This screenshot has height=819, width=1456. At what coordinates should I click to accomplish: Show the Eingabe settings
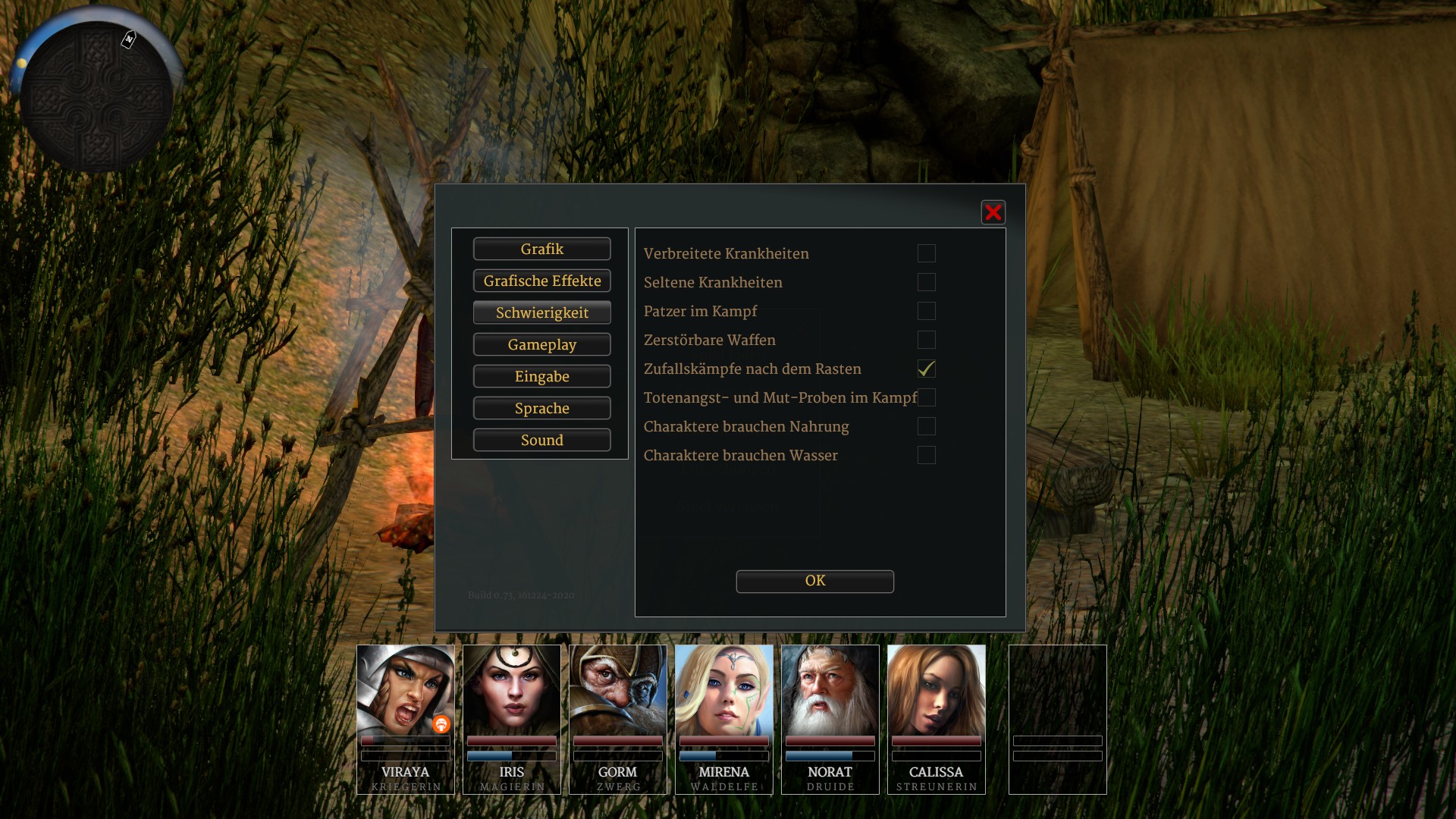[541, 376]
